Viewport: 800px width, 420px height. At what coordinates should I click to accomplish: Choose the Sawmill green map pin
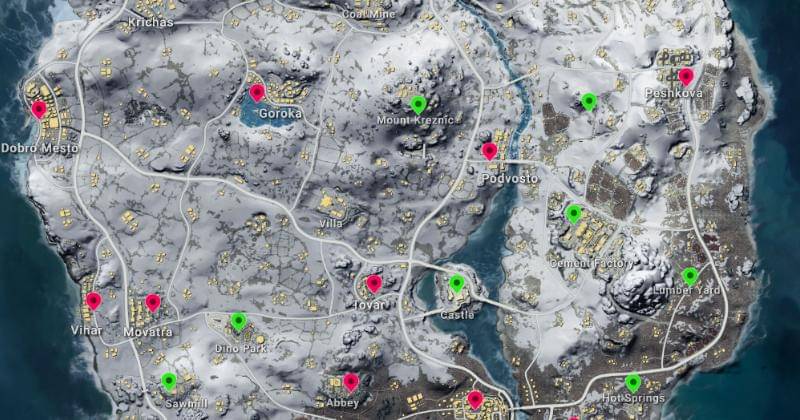(x=168, y=380)
